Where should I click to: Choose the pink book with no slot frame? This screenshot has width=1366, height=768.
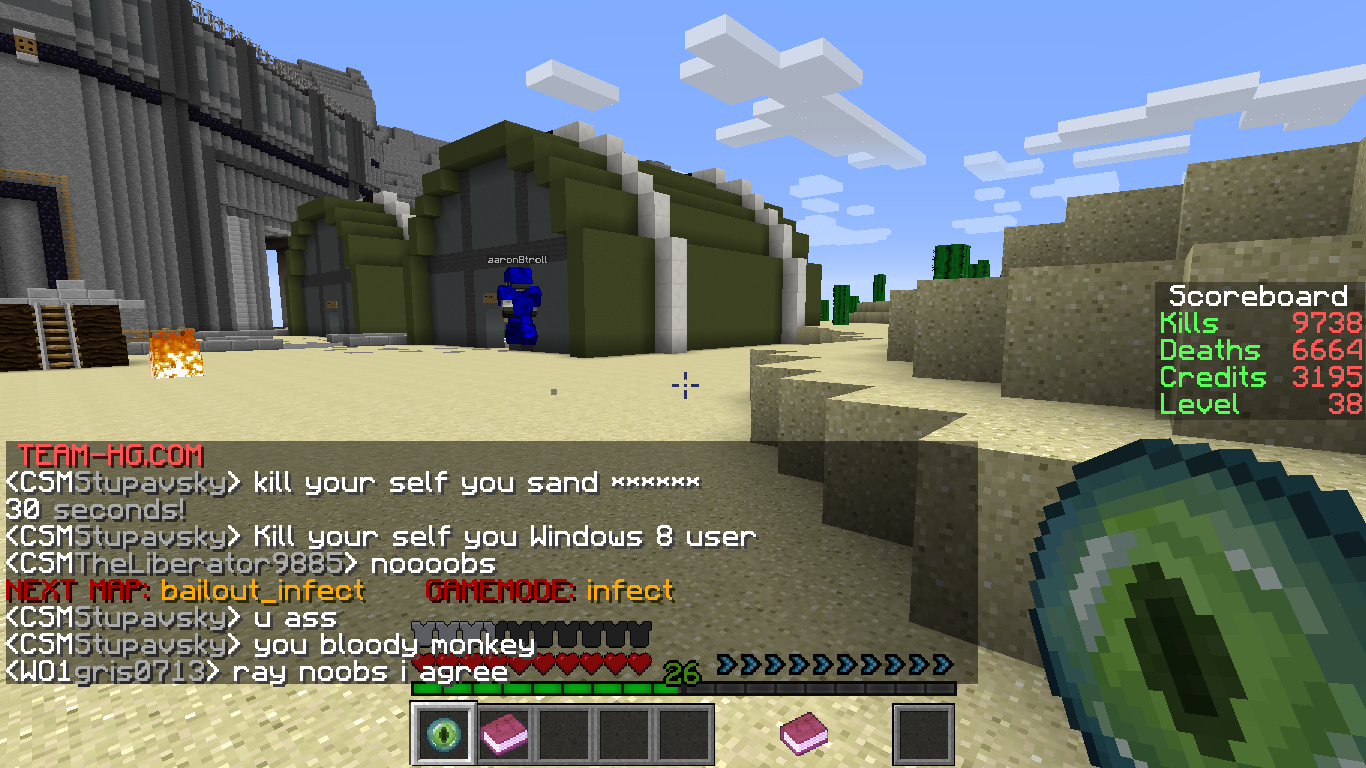[803, 733]
